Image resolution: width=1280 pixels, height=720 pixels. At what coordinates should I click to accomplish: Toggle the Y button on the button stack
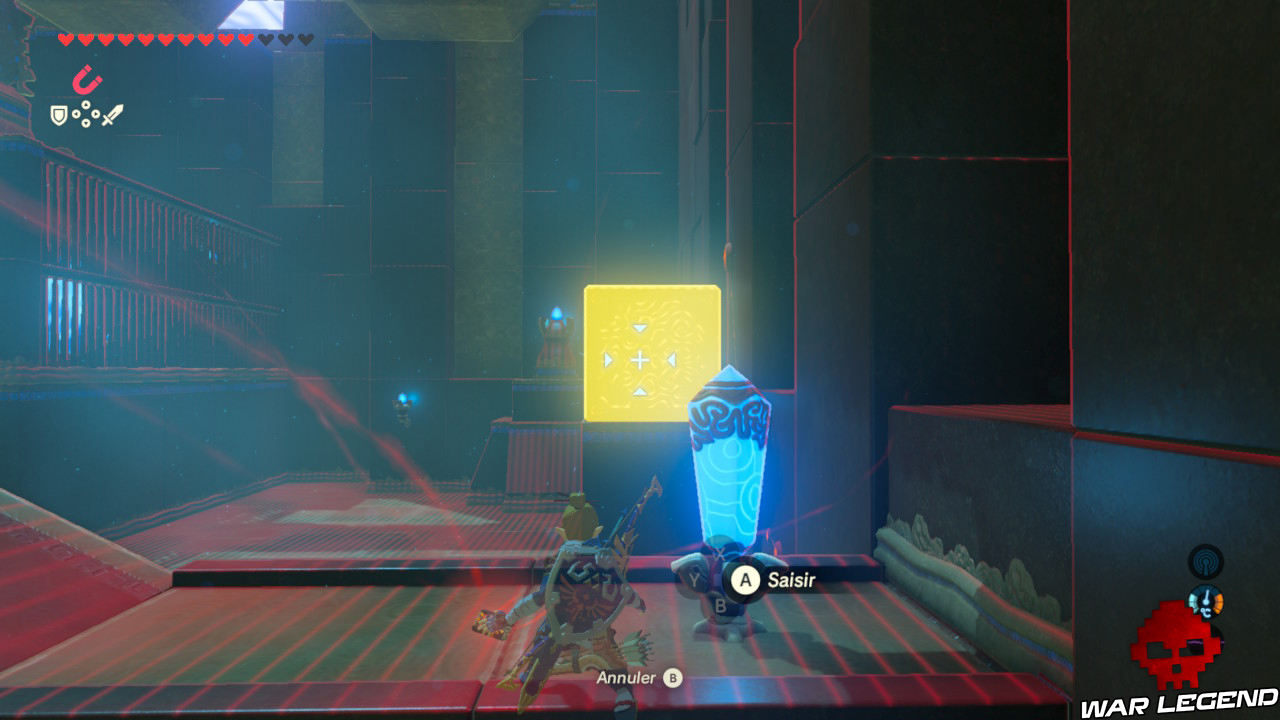[x=695, y=578]
